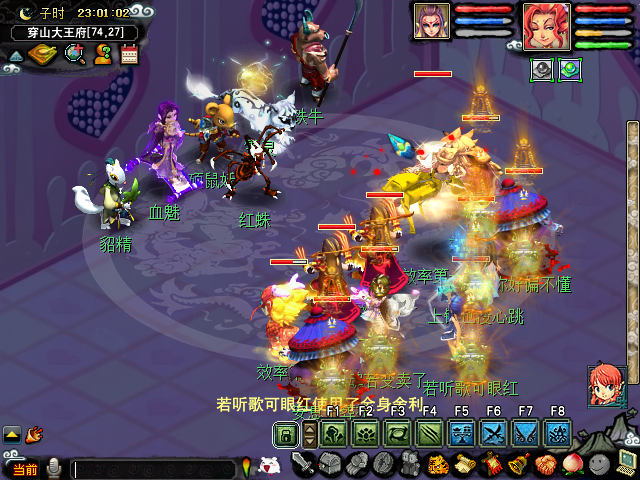Select the grey orb buff icon
This screenshot has width=640, height=480.
(x=541, y=69)
